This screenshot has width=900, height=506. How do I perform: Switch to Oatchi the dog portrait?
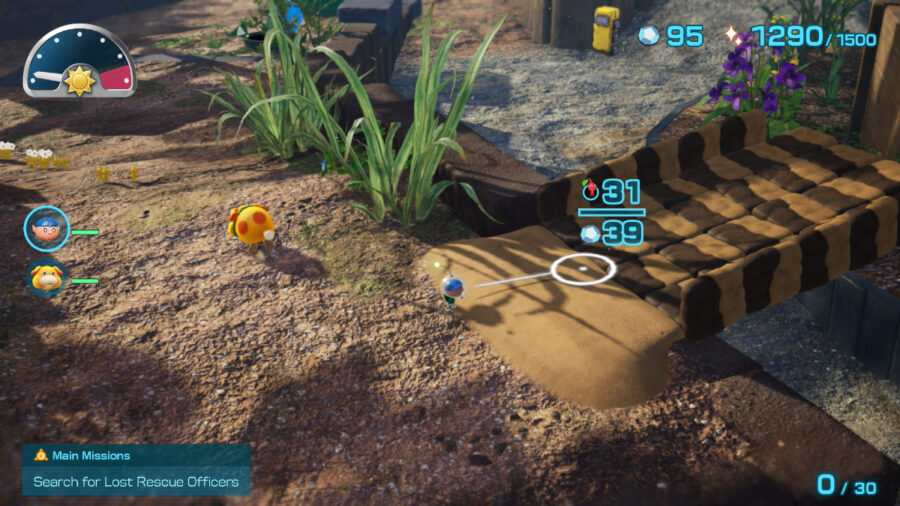[46, 277]
